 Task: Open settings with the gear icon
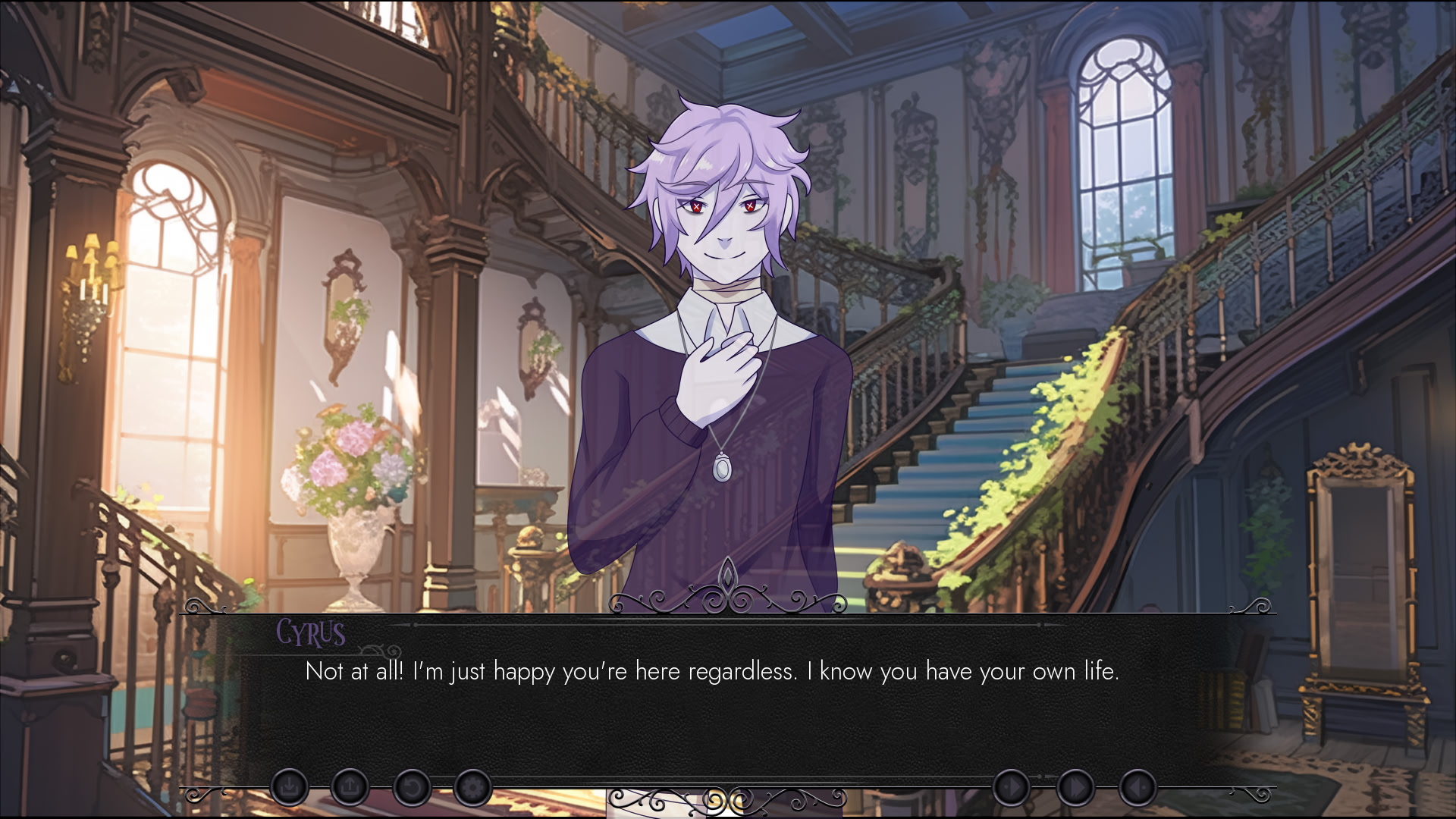472,788
